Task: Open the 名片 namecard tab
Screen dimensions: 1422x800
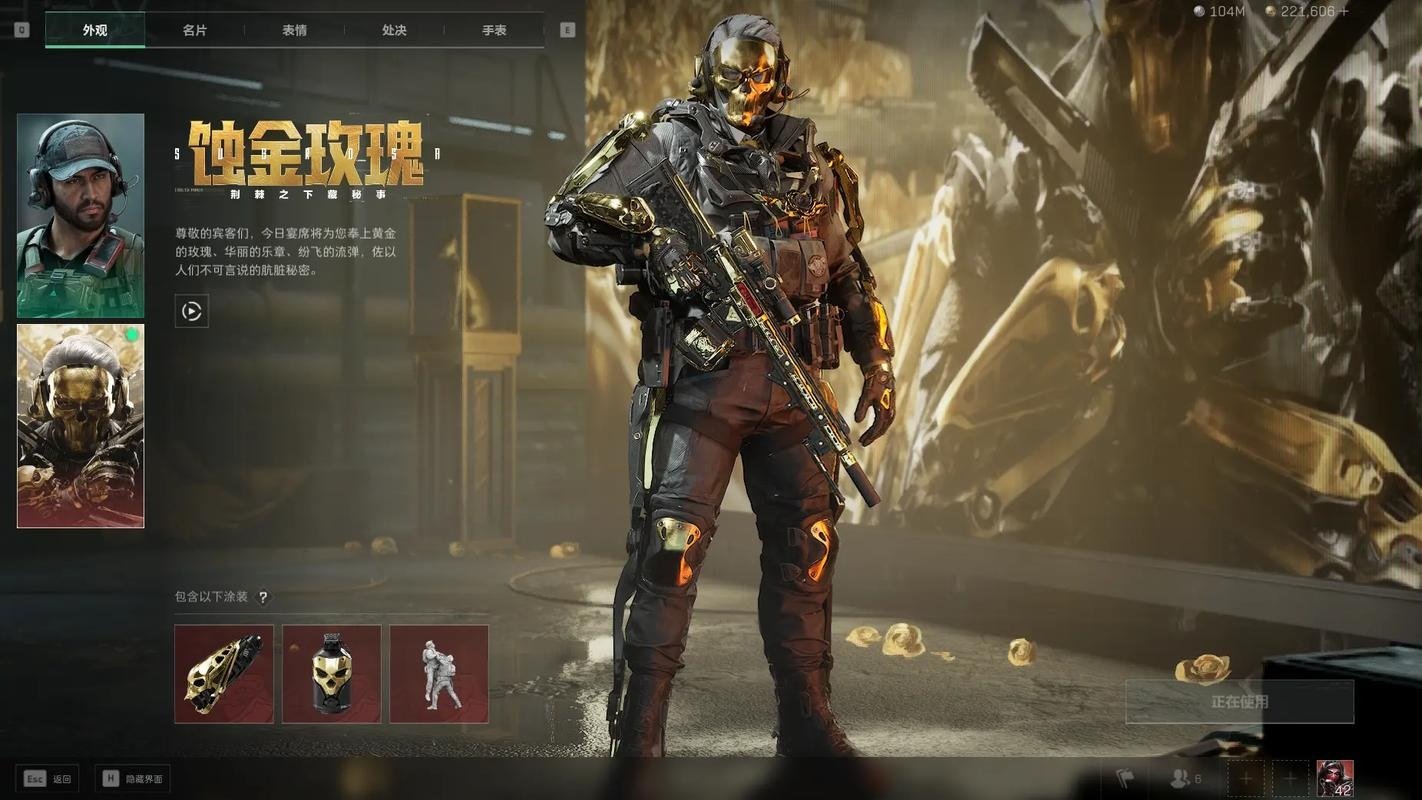Action: (195, 30)
